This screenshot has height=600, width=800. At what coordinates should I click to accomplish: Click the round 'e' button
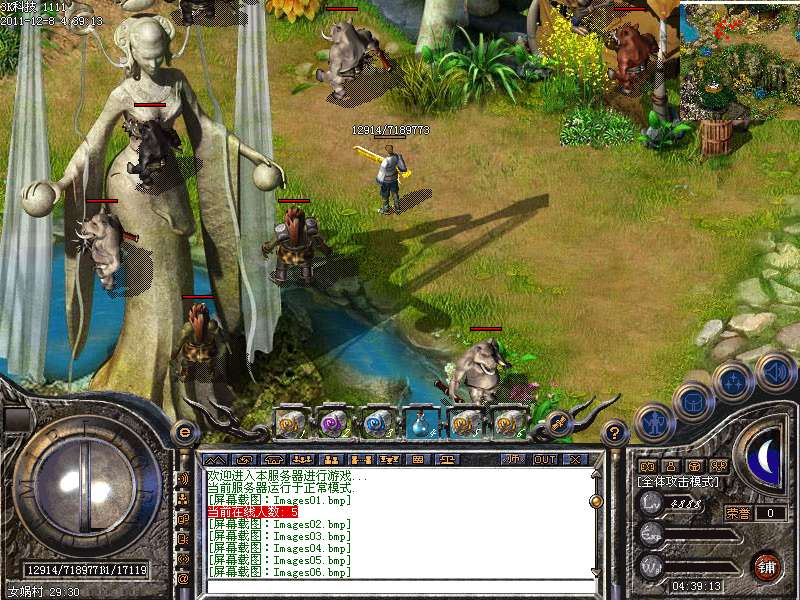[x=184, y=432]
